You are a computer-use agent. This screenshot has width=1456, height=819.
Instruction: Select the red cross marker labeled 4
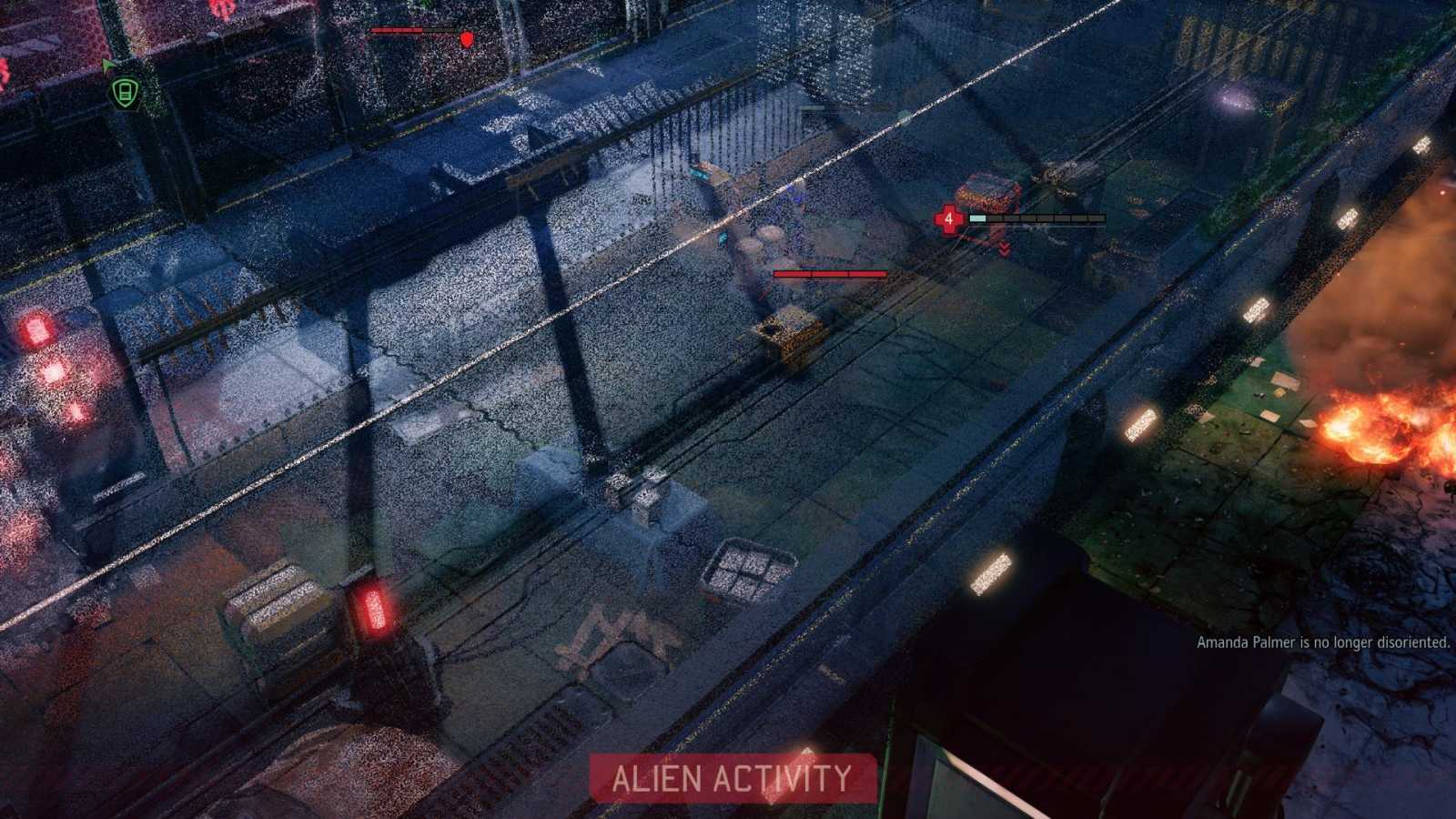[948, 218]
